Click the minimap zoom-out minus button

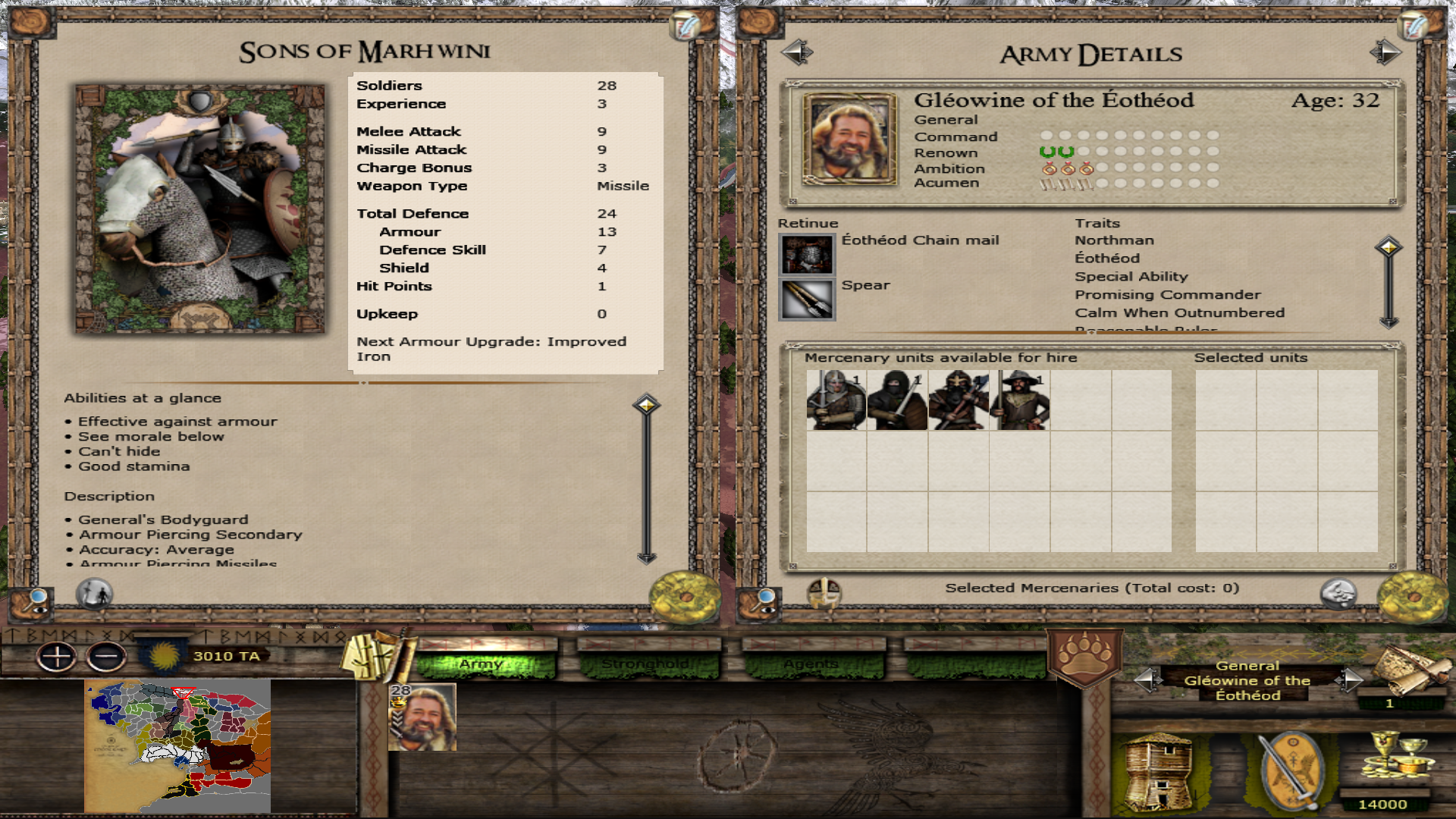pos(106,657)
